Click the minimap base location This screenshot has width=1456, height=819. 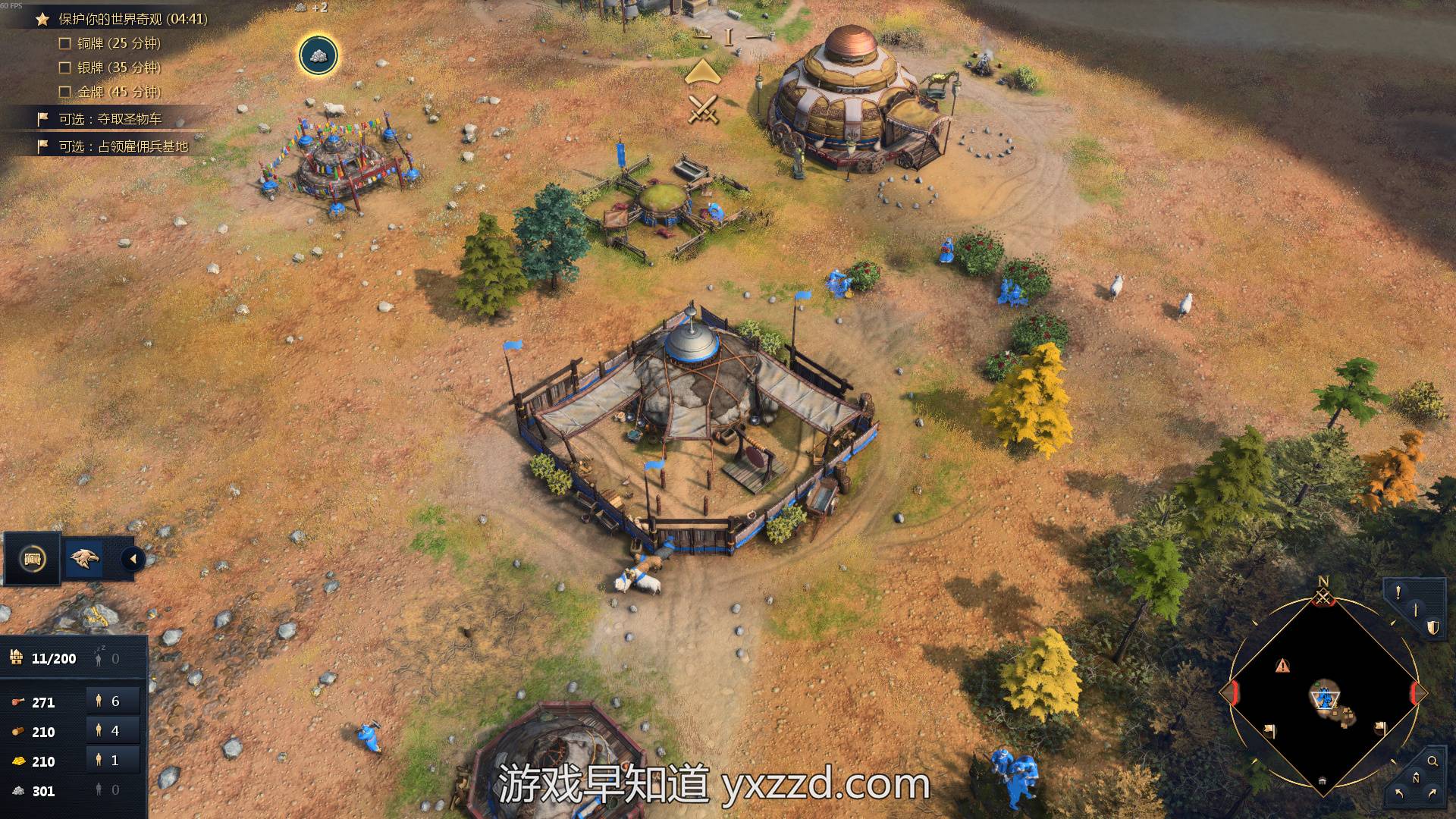[x=1325, y=696]
